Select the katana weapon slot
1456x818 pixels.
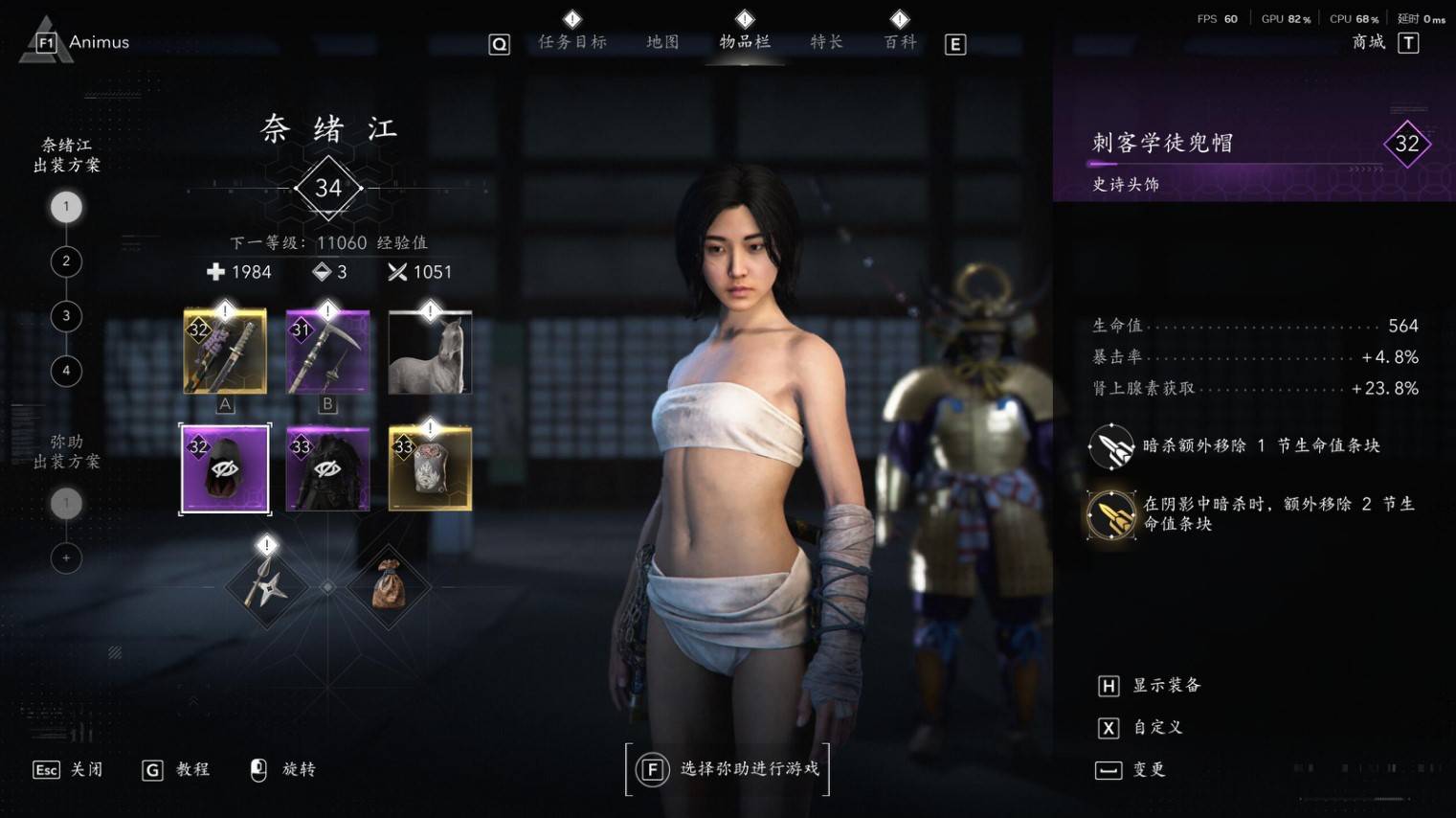(x=225, y=352)
